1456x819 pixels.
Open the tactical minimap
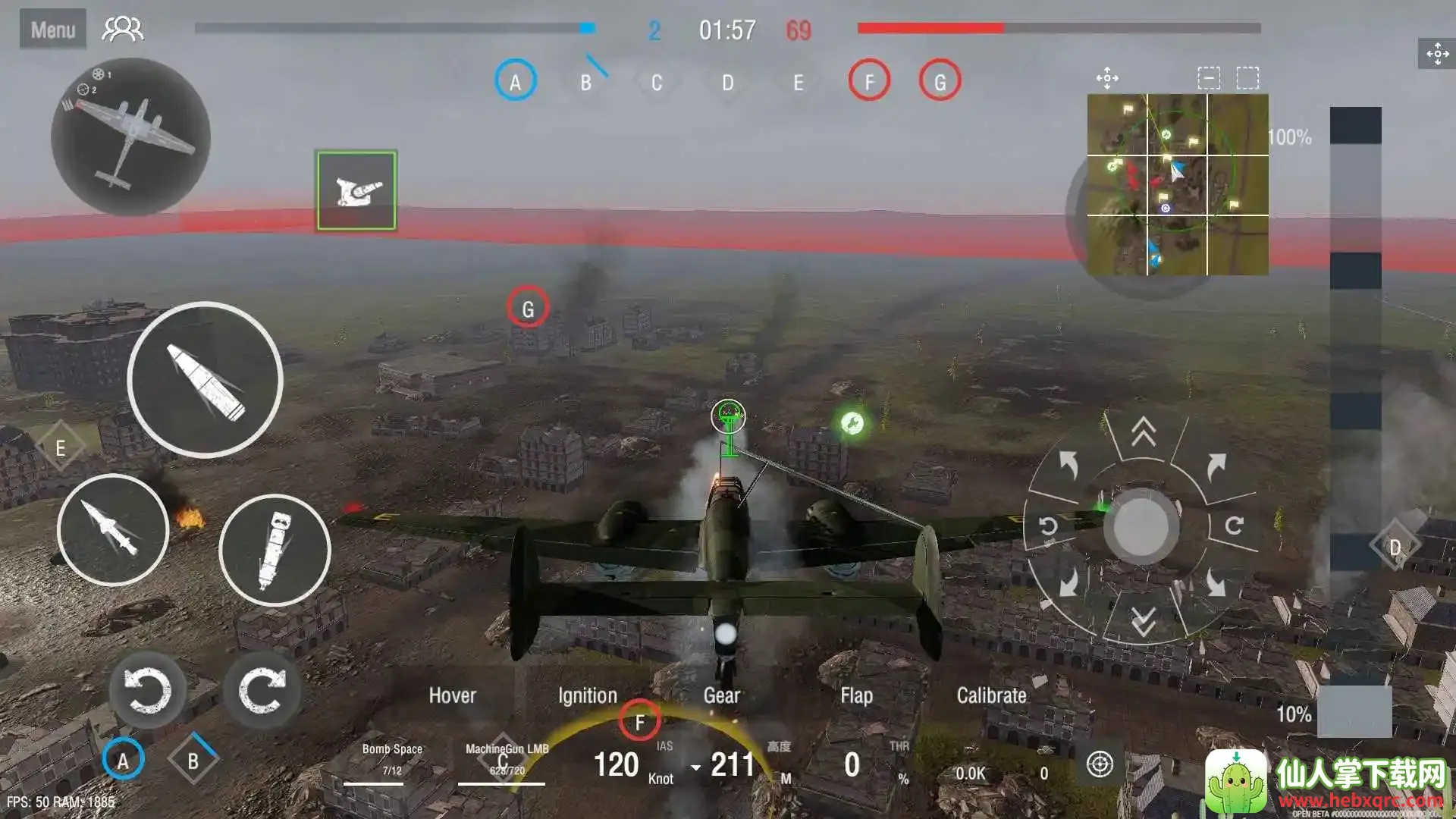(x=1177, y=184)
